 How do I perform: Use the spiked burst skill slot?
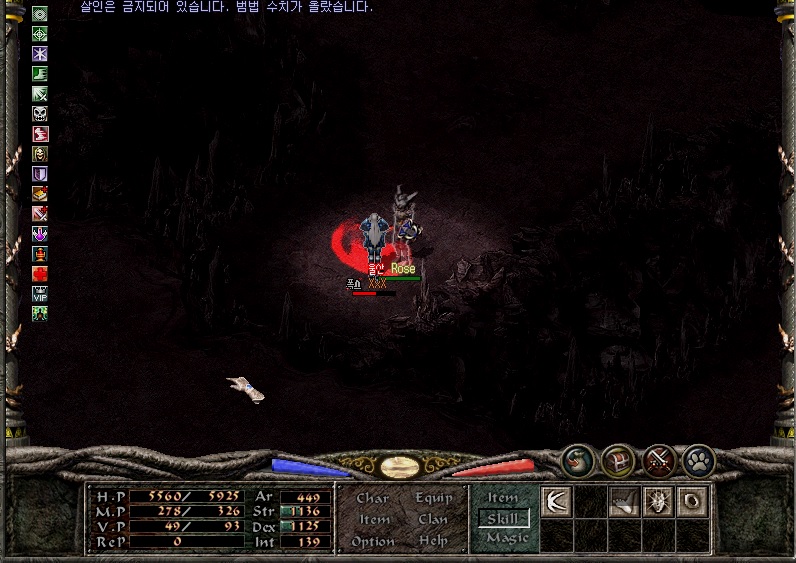pyautogui.click(x=658, y=502)
